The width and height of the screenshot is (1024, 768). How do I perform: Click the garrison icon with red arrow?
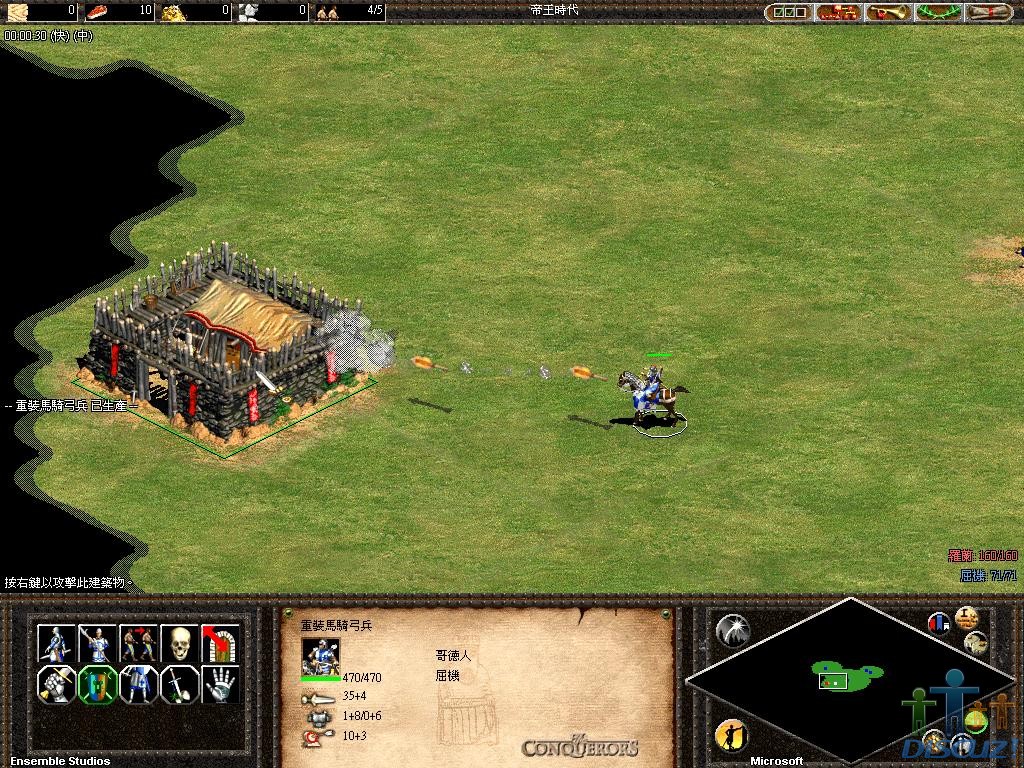pos(220,643)
